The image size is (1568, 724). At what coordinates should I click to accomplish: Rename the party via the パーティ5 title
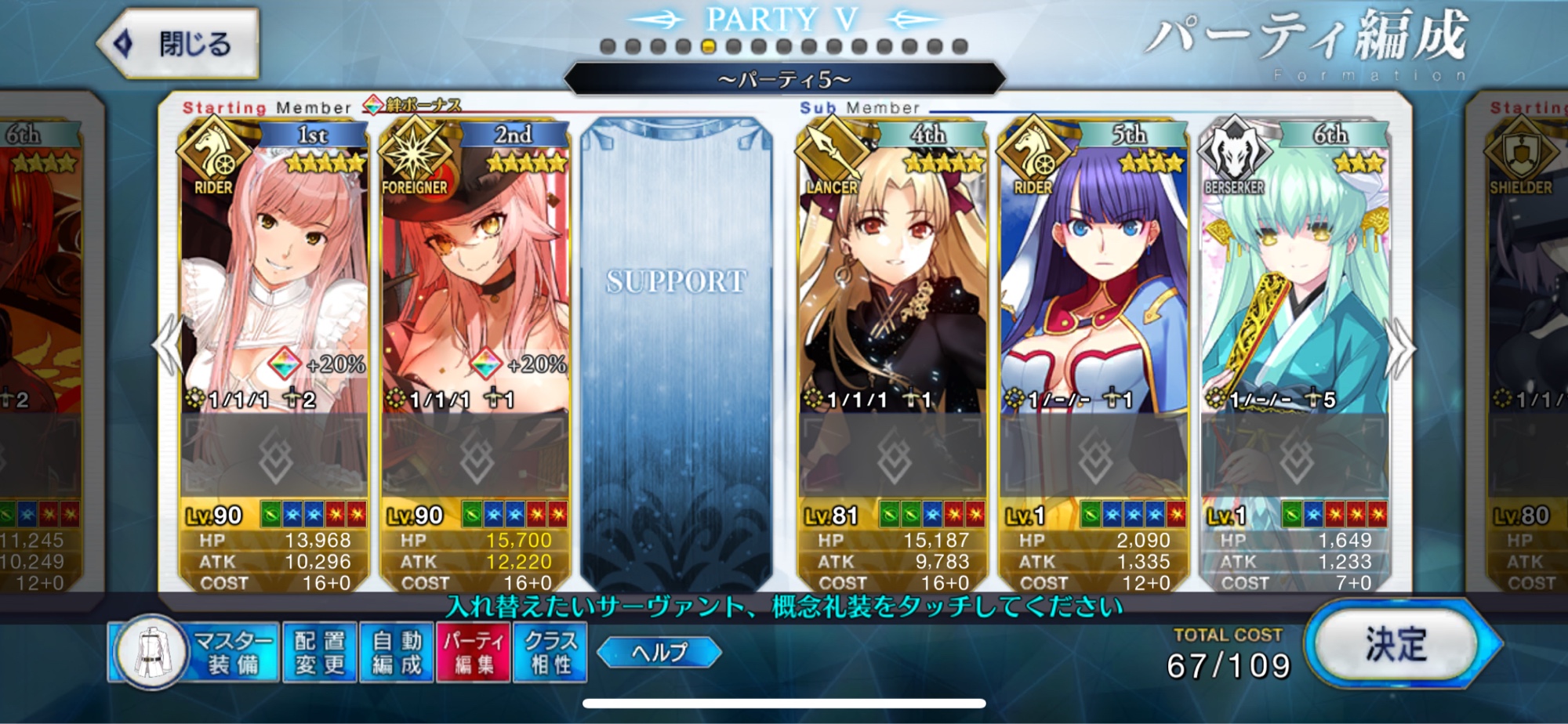point(784,80)
